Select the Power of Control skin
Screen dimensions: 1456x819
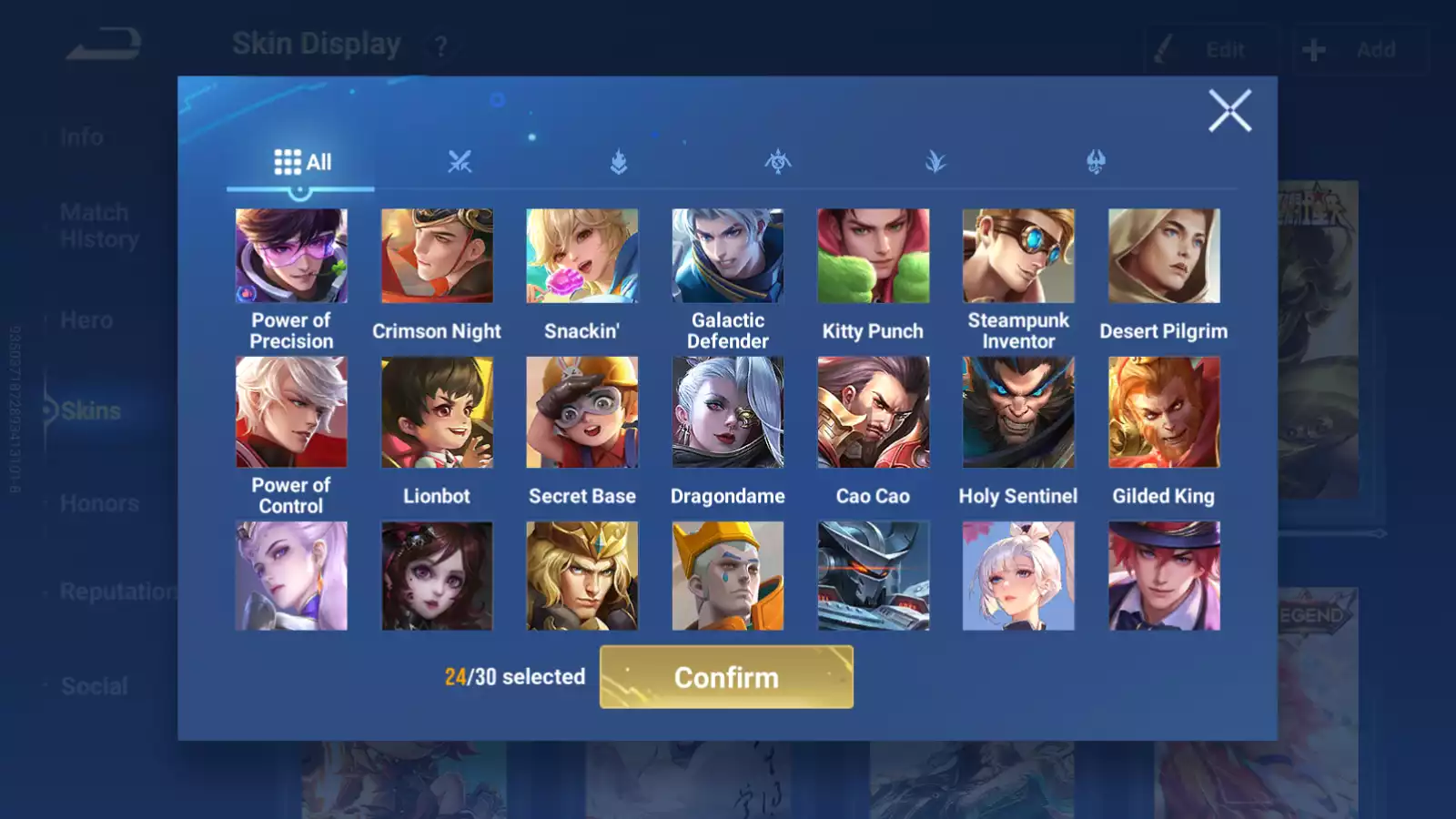291,412
